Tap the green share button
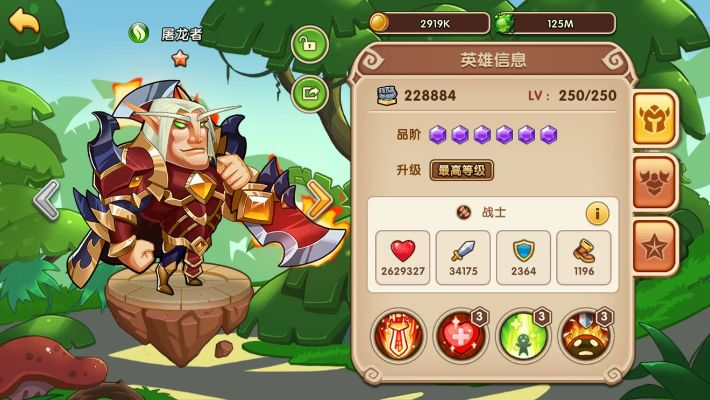710x400 pixels. [x=310, y=93]
